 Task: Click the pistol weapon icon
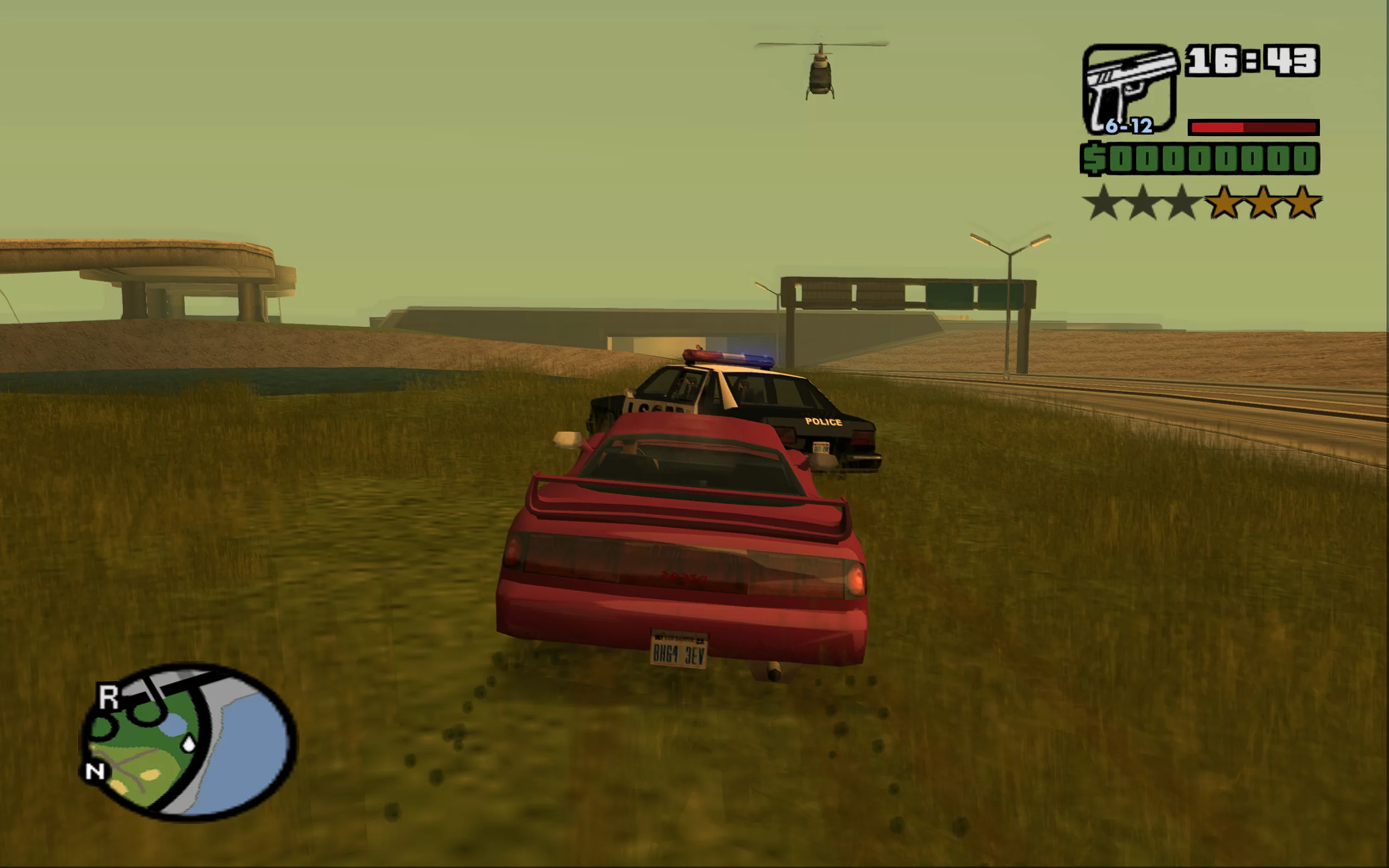tap(1129, 89)
